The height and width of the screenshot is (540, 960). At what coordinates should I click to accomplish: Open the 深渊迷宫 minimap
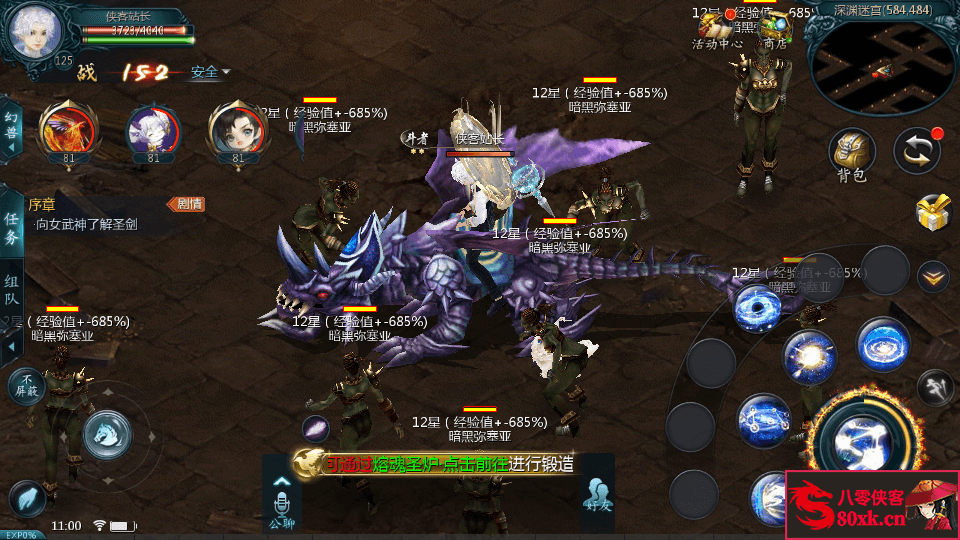882,60
